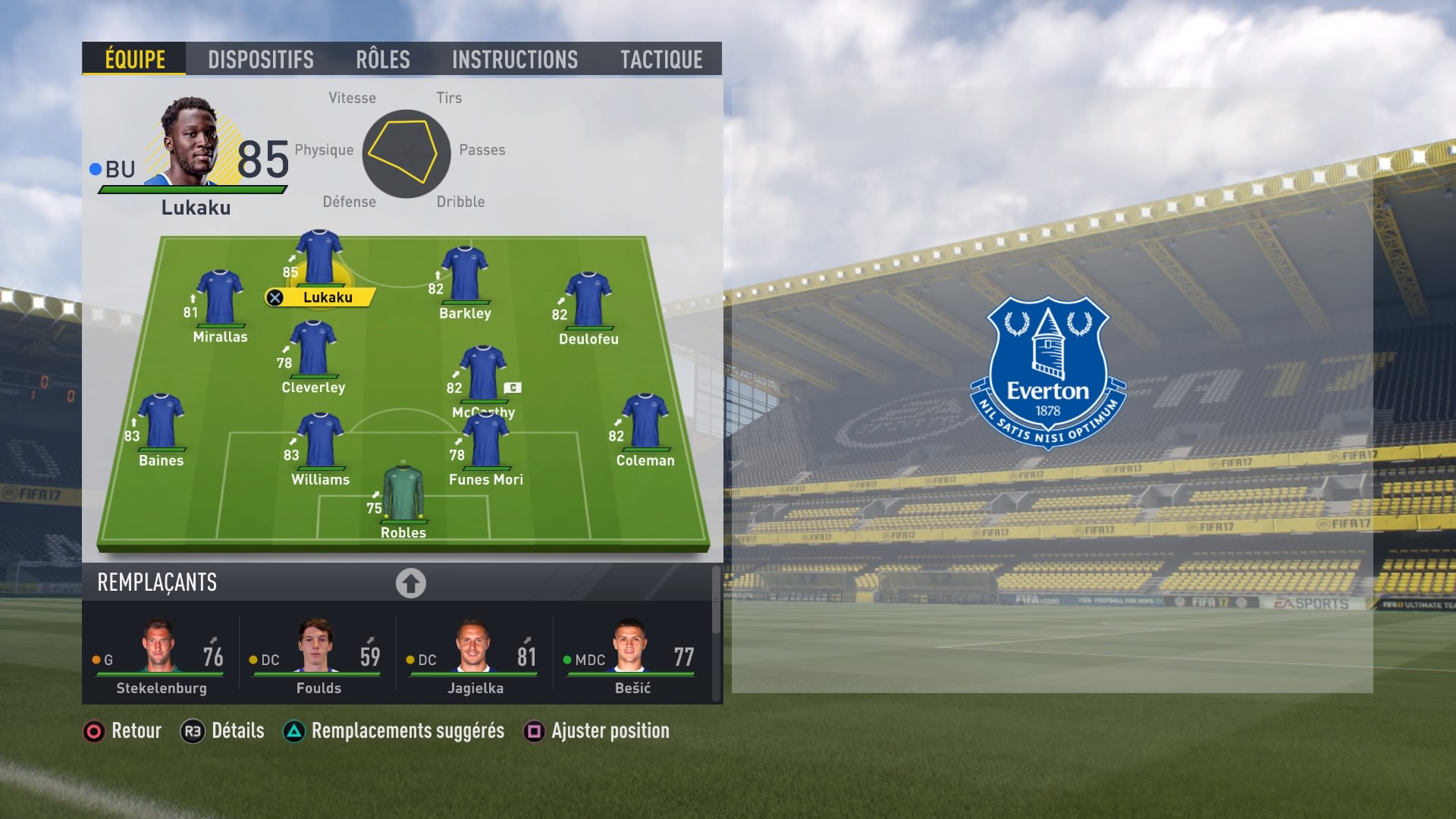This screenshot has height=819, width=1456.
Task: Choose Funes Mori in defence
Action: coord(485,441)
